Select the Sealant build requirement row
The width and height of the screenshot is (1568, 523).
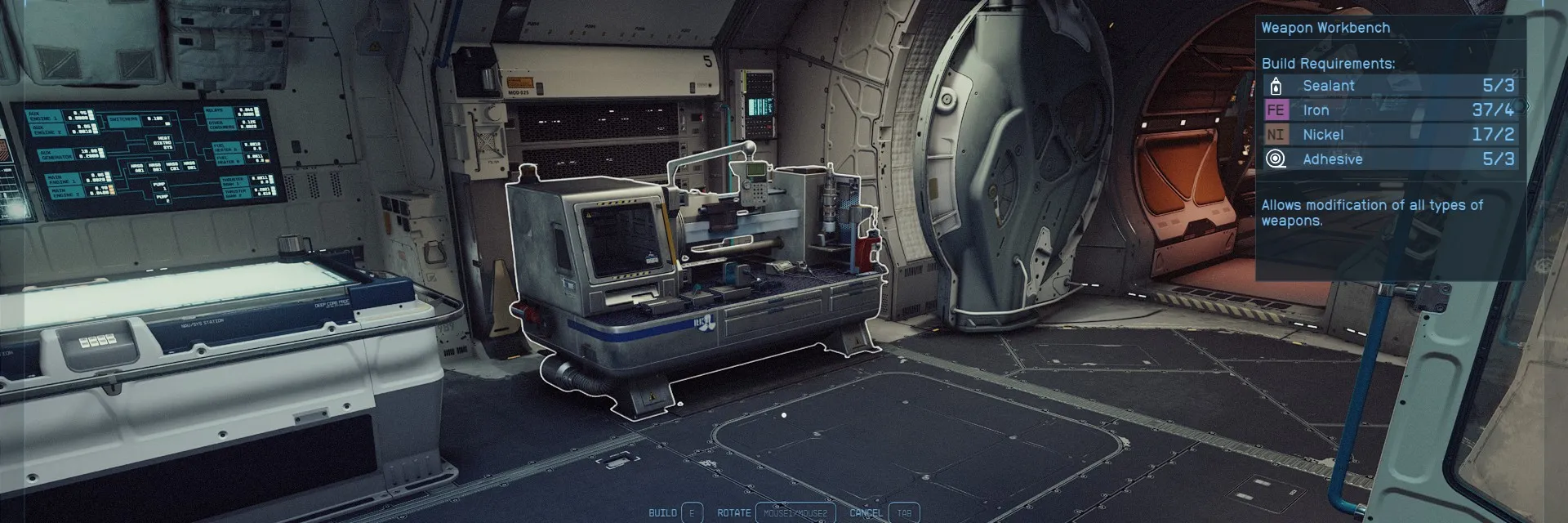[x=1388, y=86]
